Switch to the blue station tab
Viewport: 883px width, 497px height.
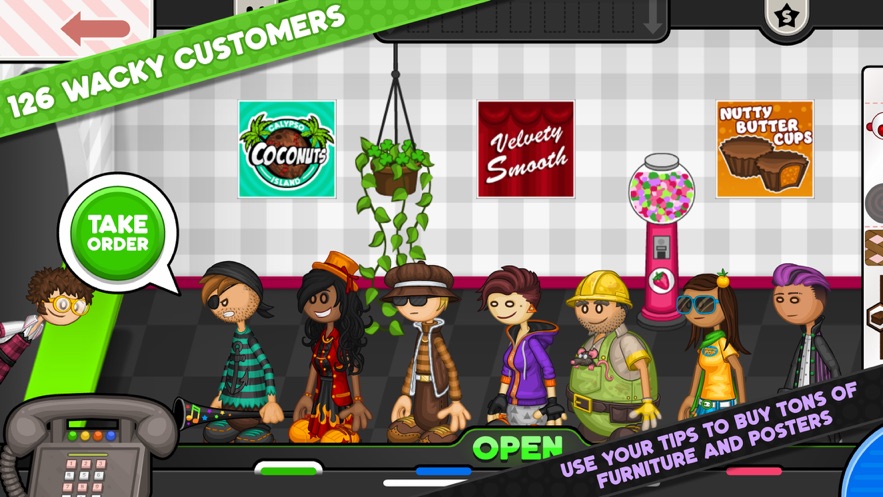[443, 471]
